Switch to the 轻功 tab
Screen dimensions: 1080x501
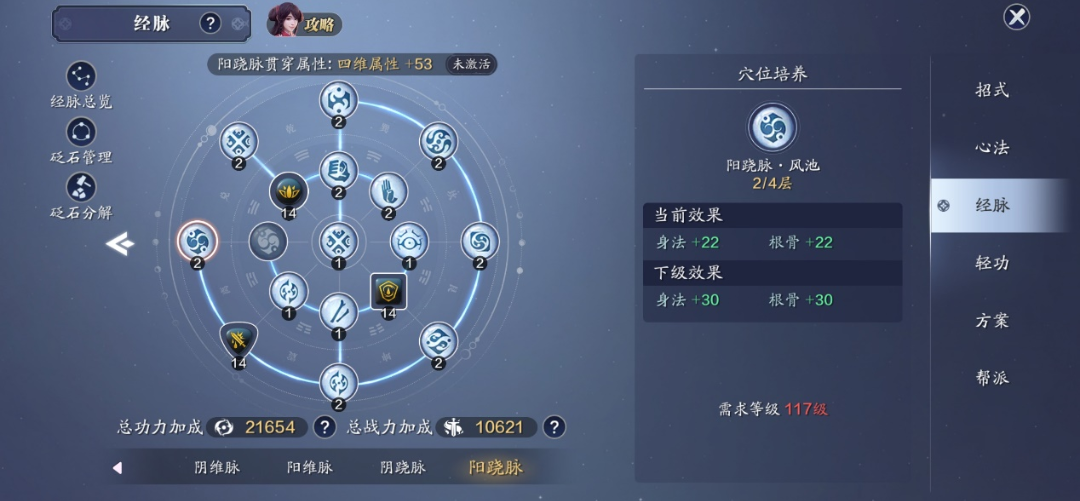992,263
